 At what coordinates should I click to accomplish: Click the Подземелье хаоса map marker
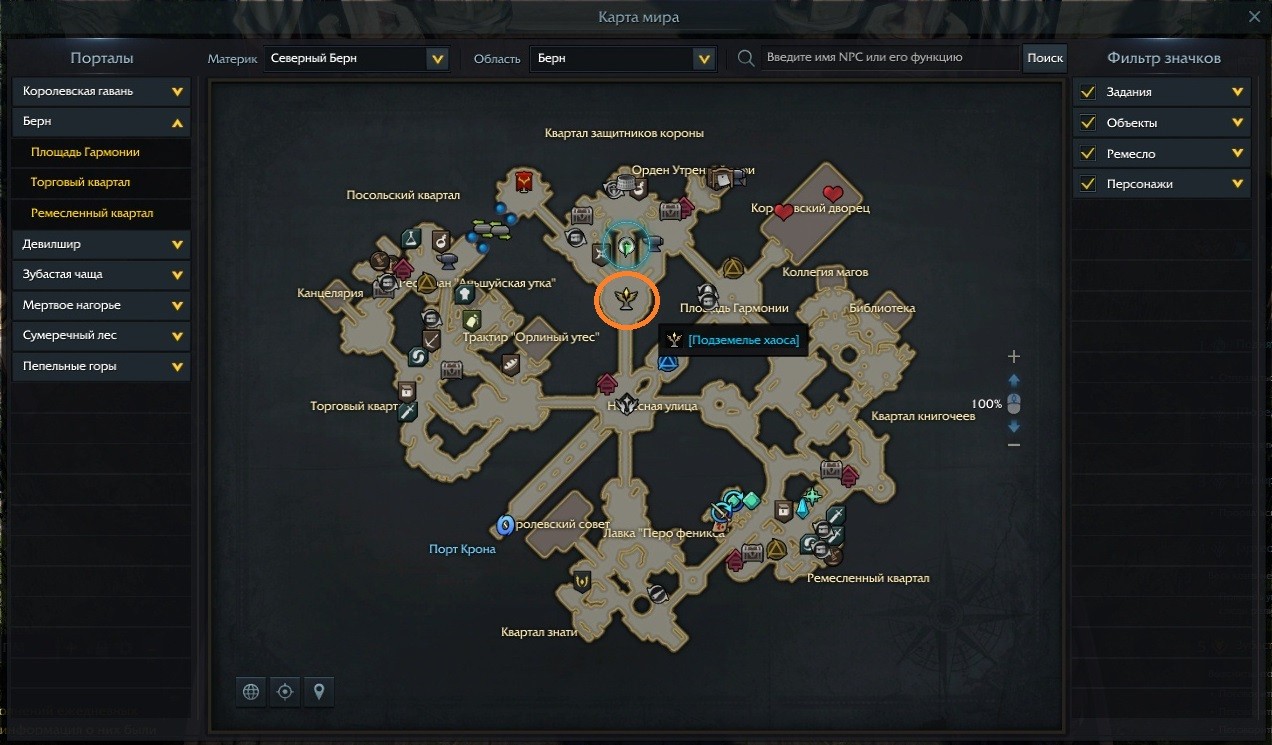tap(627, 298)
